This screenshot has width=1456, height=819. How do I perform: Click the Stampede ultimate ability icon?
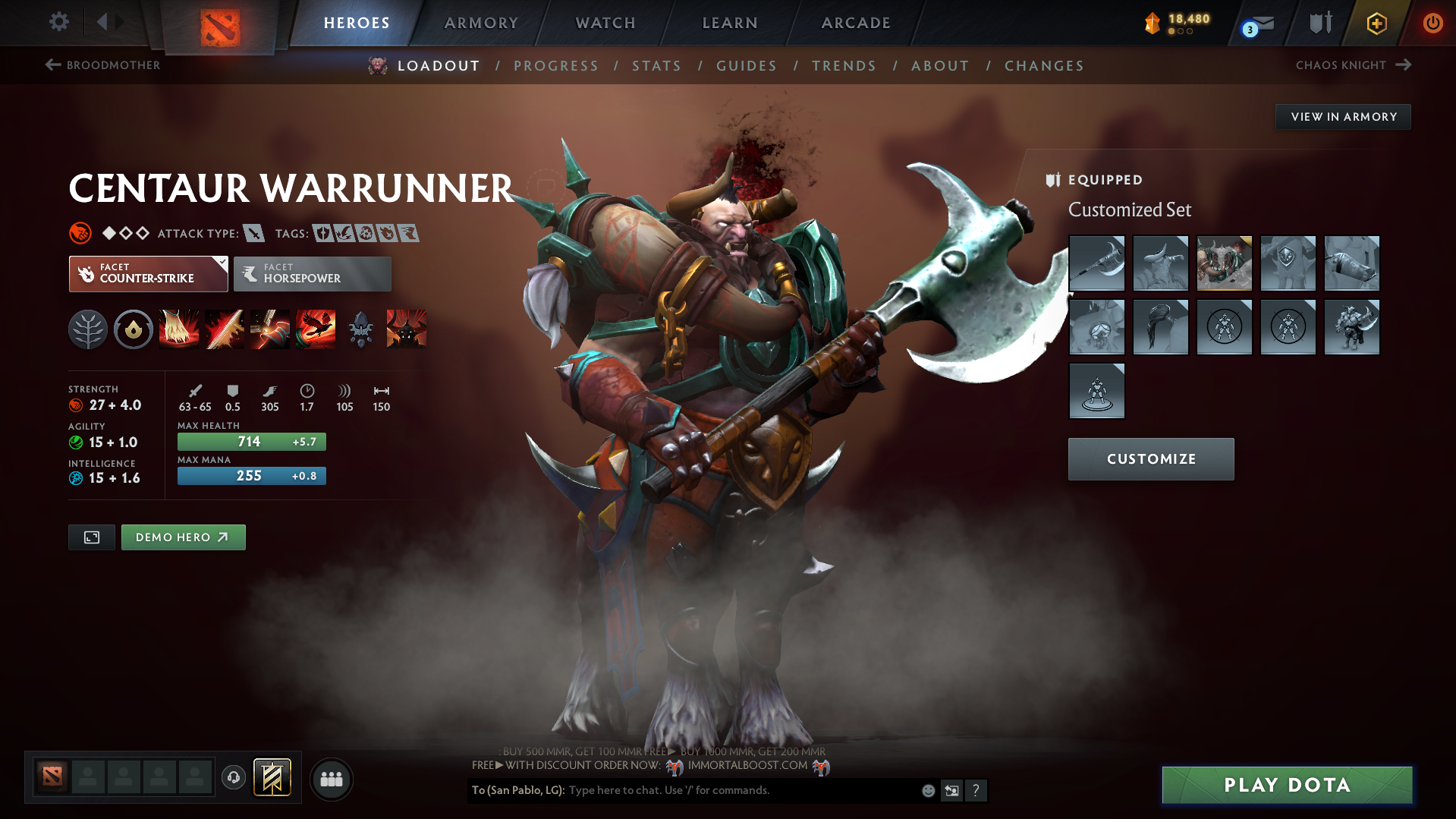(316, 329)
